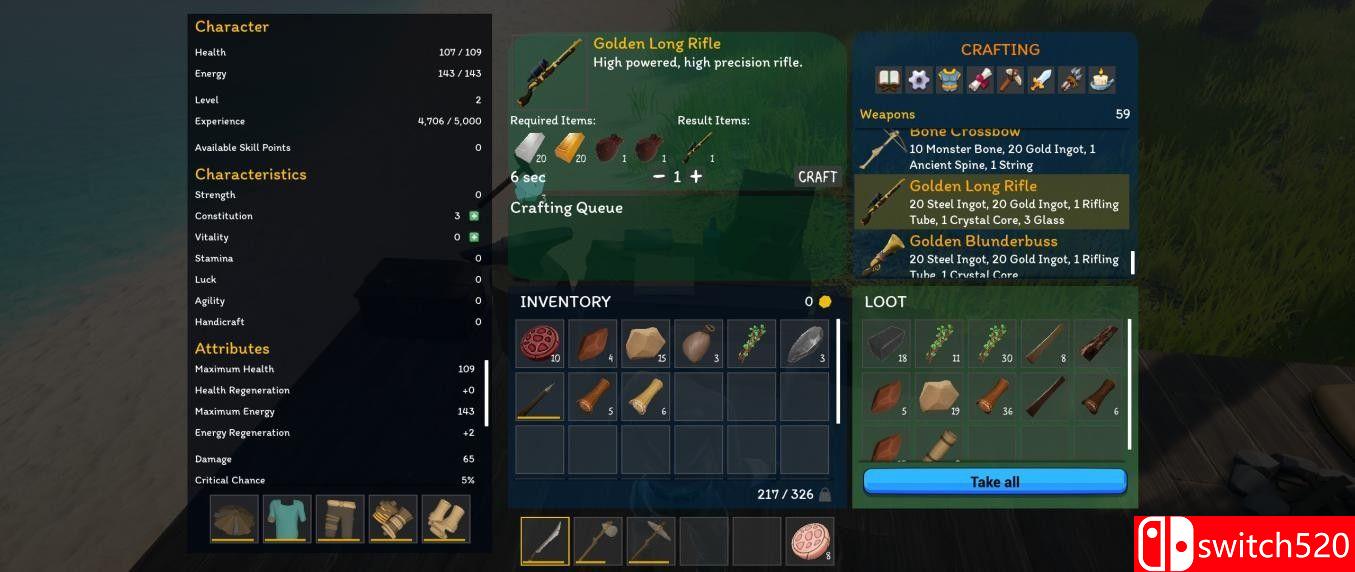Add a point to Constitution

[x=474, y=216]
